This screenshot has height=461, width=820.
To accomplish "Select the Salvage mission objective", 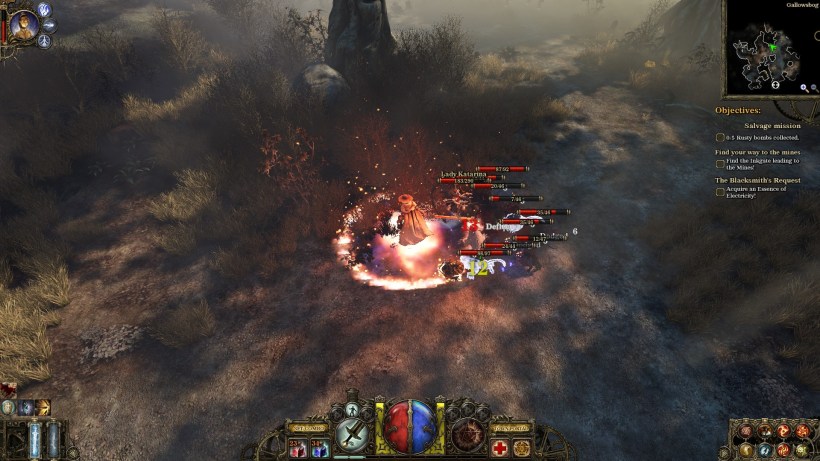I will point(772,126).
